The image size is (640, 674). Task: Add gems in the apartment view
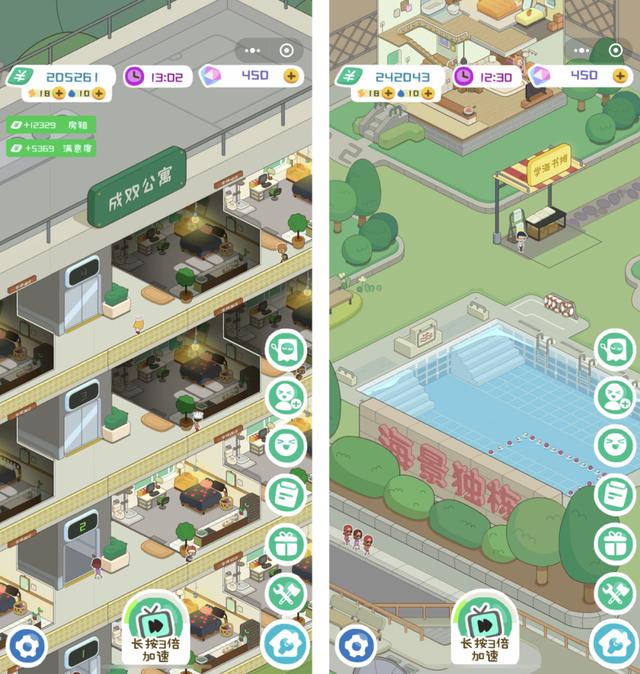(291, 75)
